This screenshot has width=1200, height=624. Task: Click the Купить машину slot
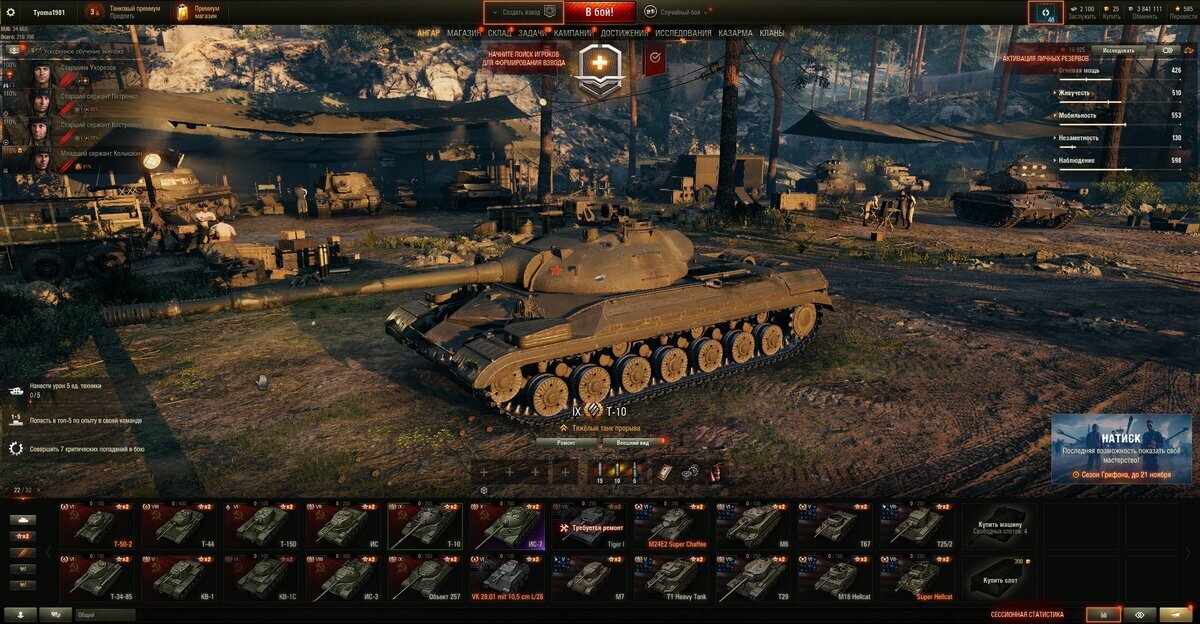pyautogui.click(x=1000, y=525)
